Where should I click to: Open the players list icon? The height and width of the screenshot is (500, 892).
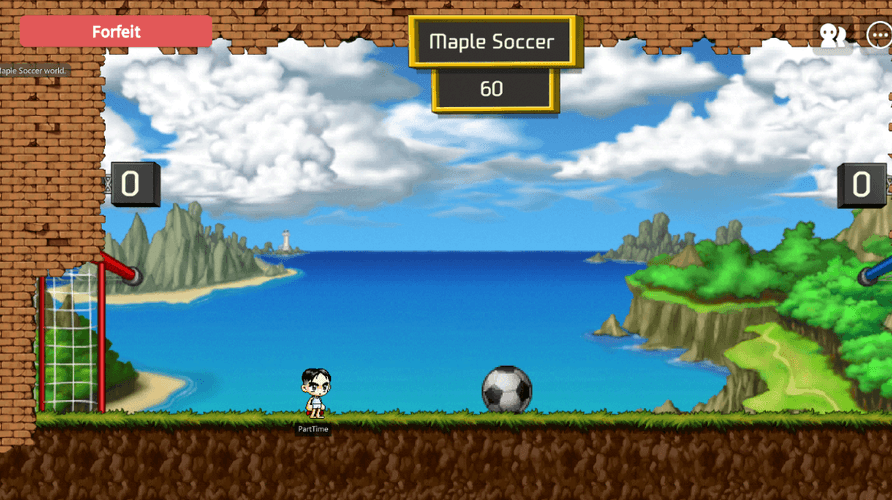coord(832,35)
